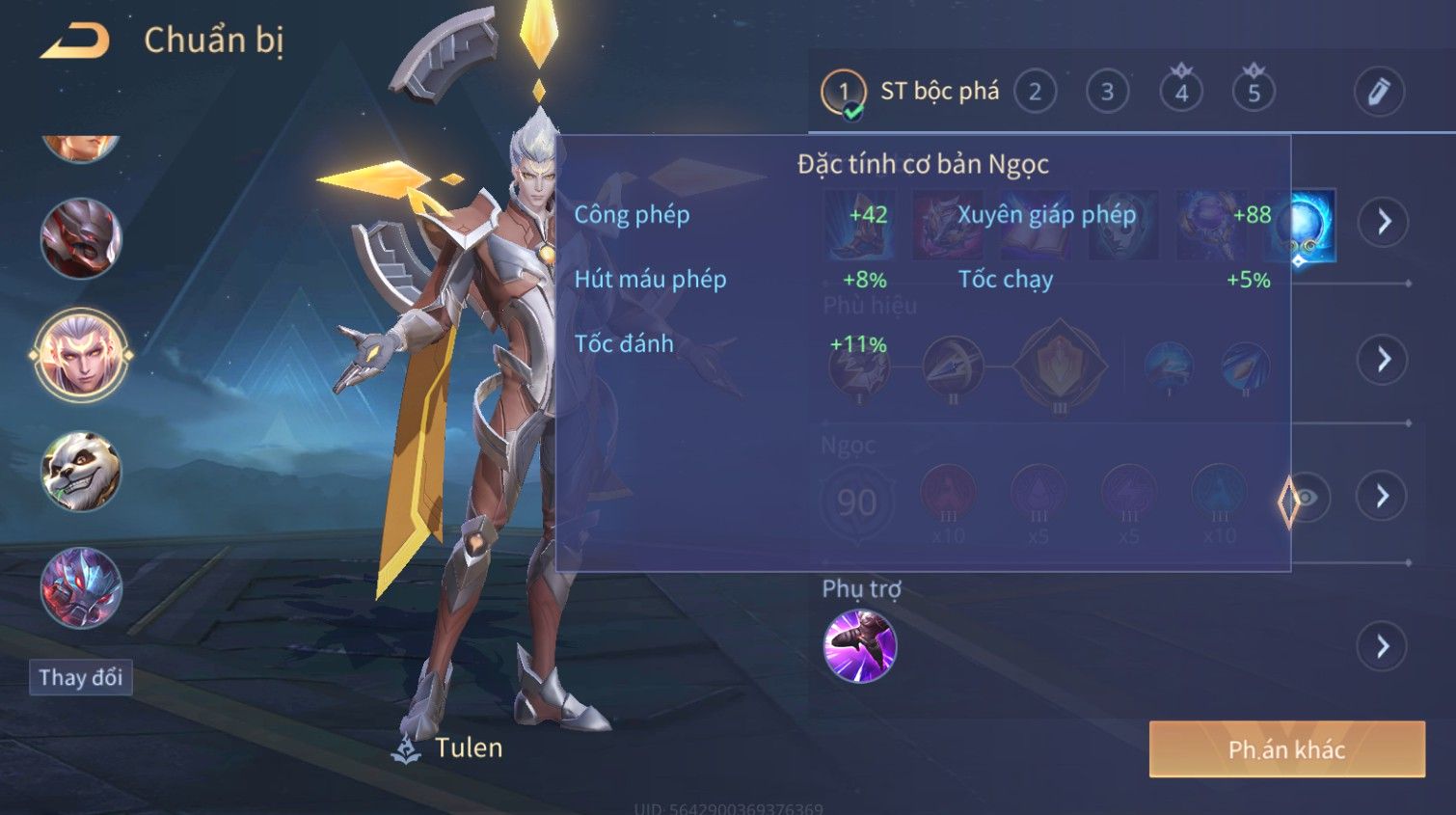Switch to loadout slot 4
The width and height of the screenshot is (1456, 815).
1181,93
